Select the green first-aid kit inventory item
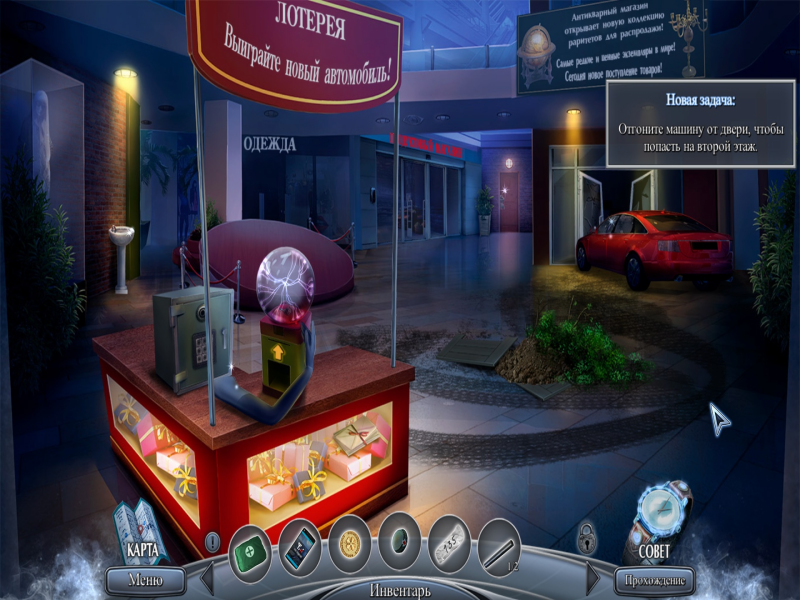This screenshot has height=600, width=800. coord(250,547)
